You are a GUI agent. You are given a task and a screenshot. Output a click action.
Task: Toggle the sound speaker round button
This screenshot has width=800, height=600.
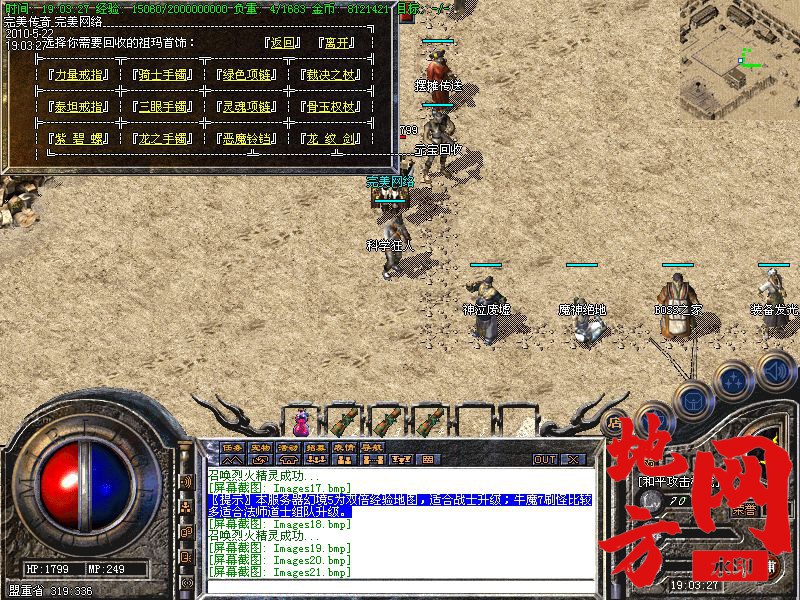point(775,372)
